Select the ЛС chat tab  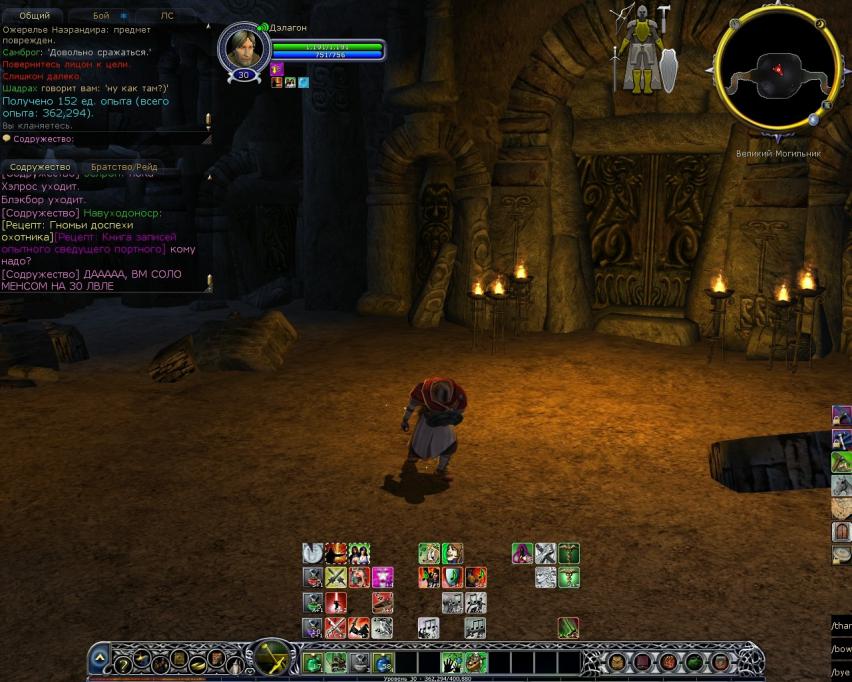pos(166,16)
